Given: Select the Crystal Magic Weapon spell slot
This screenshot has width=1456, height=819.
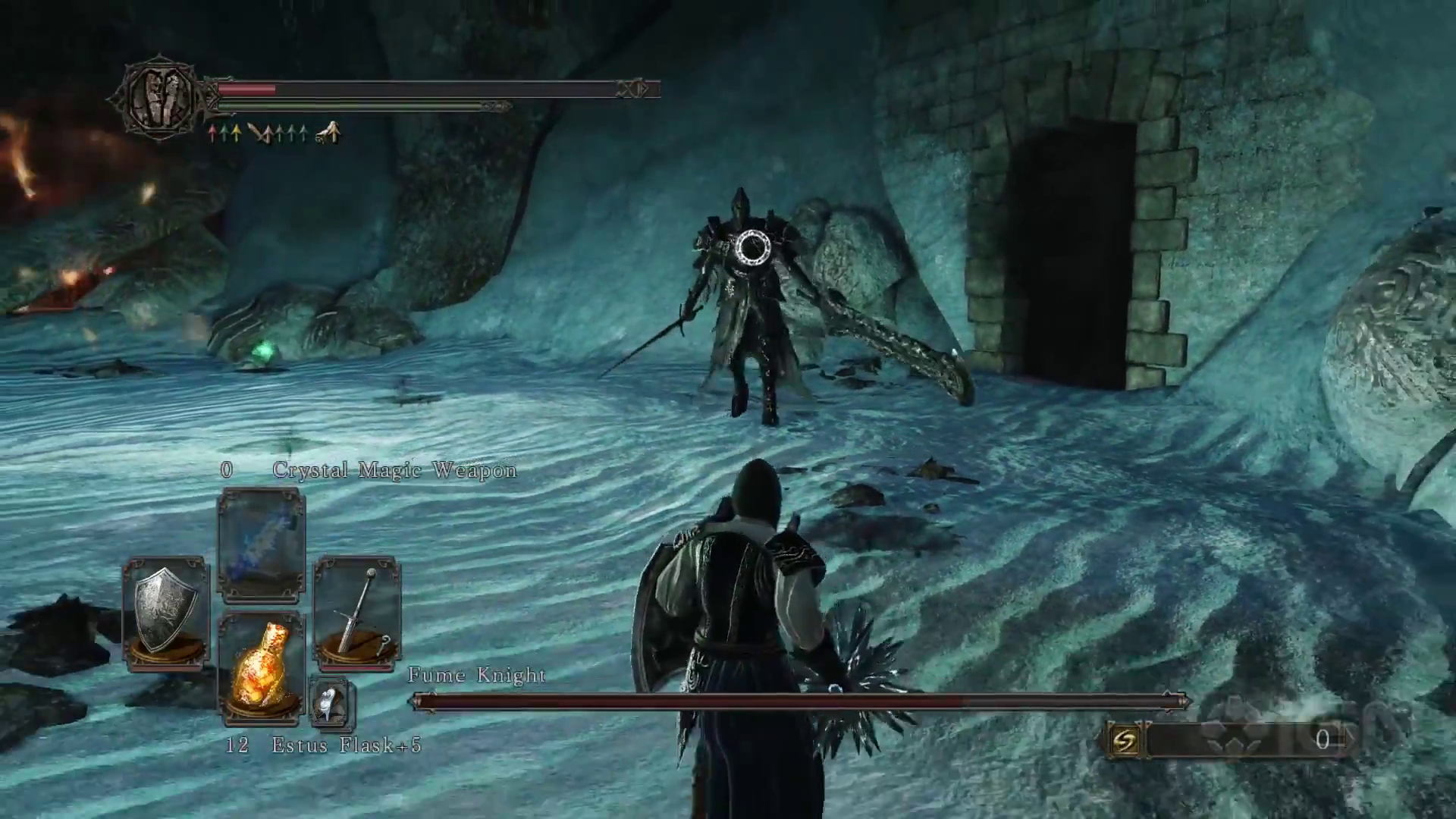Looking at the screenshot, I should (x=261, y=544).
